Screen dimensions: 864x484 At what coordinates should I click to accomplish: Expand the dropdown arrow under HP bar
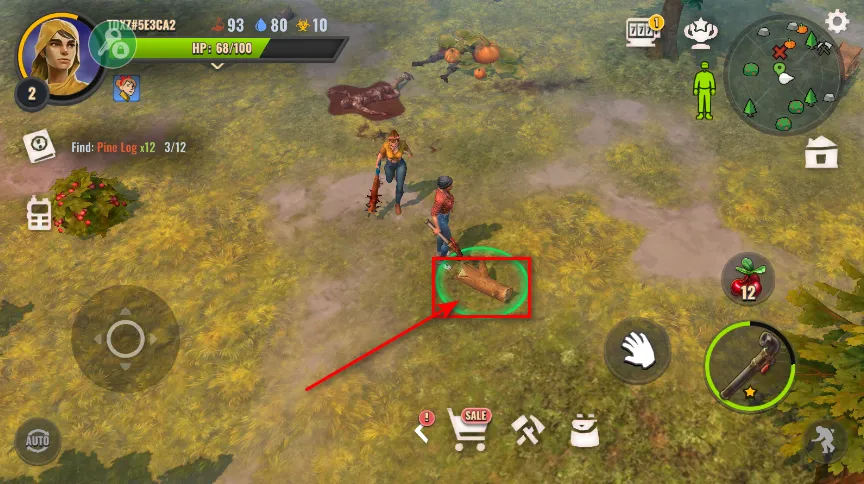pos(218,67)
